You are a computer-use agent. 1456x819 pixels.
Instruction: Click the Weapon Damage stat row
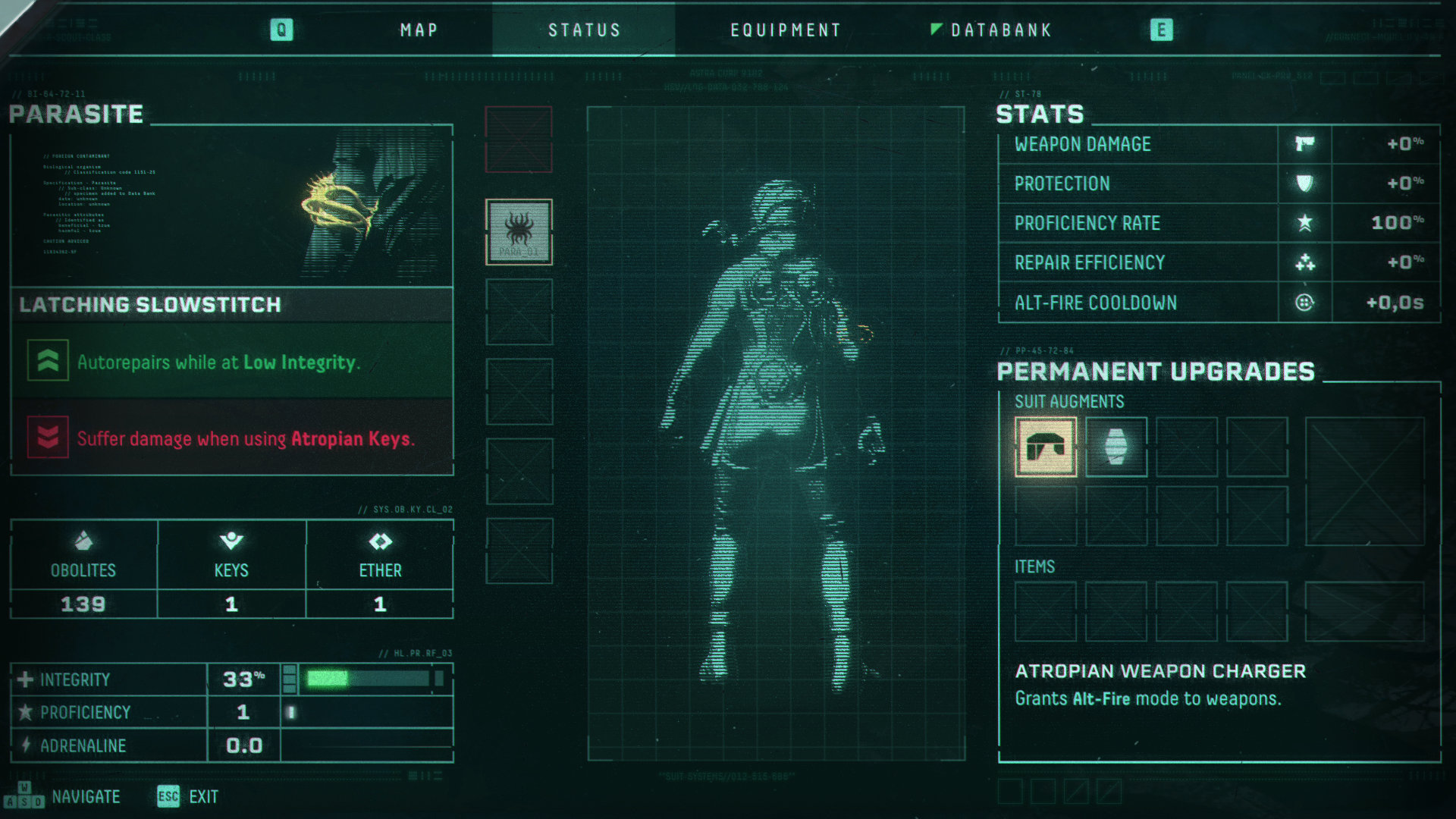pos(1218,144)
